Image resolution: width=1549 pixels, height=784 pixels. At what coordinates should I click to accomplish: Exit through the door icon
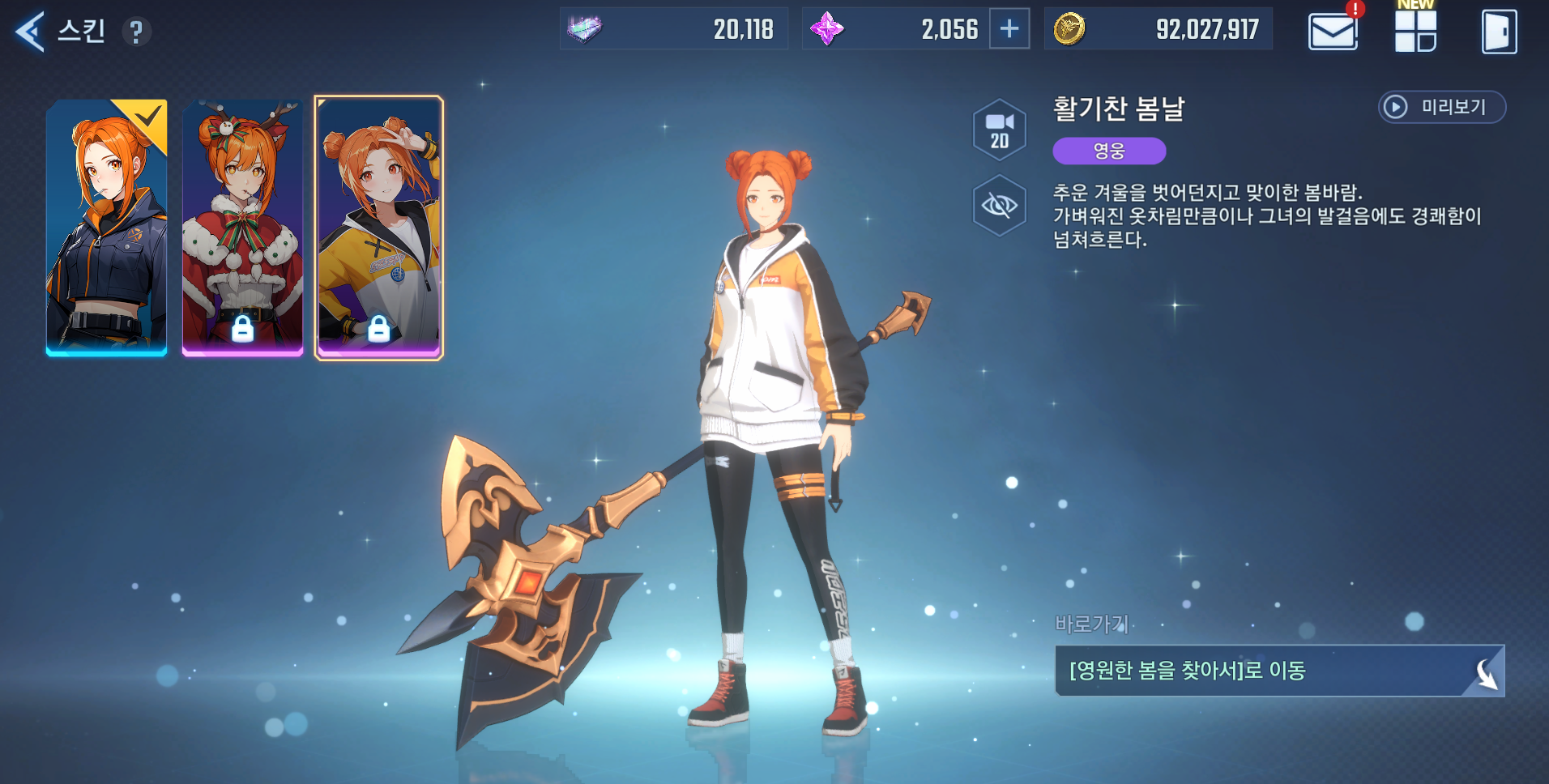pyautogui.click(x=1499, y=32)
